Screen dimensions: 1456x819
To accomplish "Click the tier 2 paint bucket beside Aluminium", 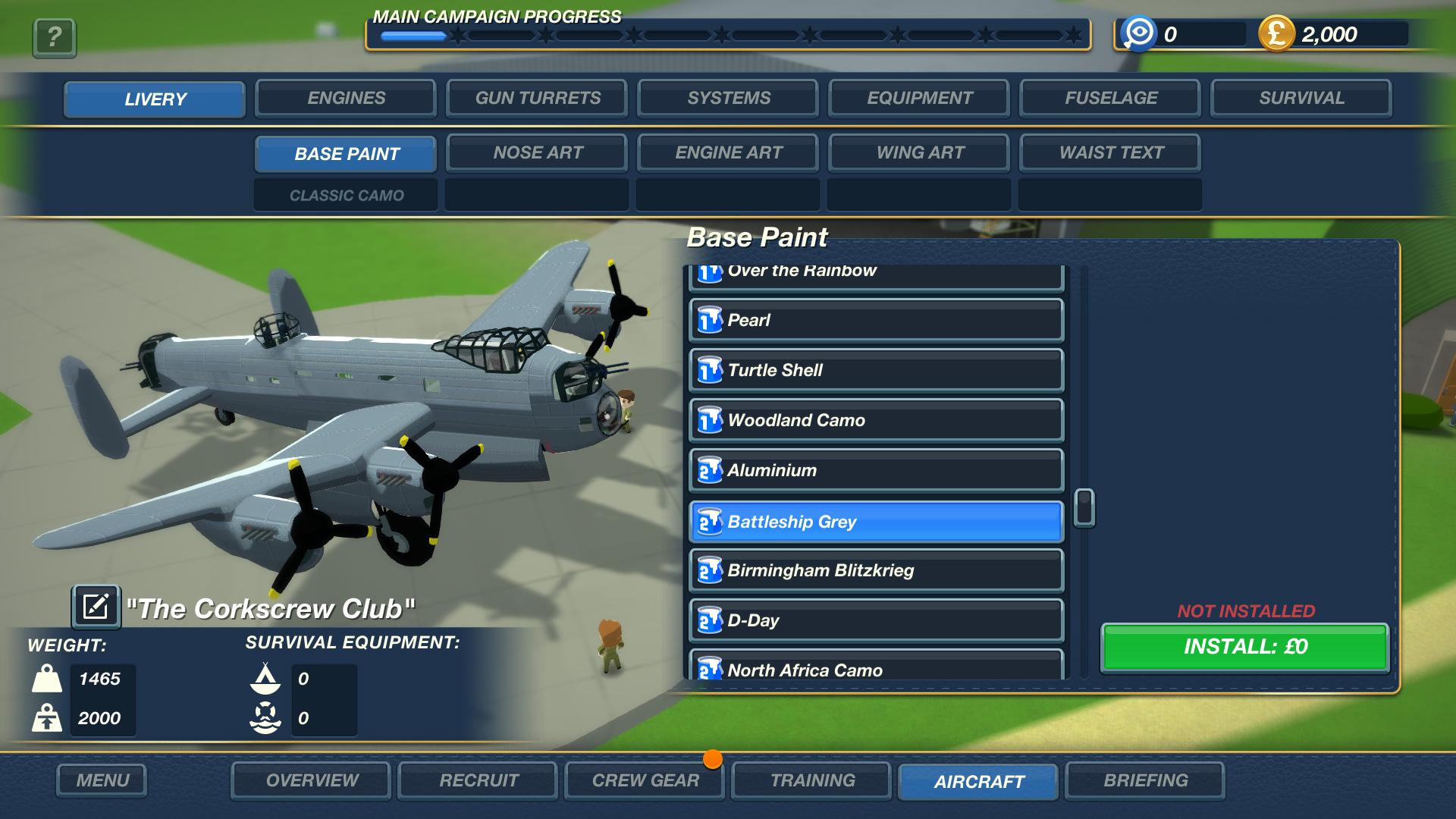I will click(710, 470).
